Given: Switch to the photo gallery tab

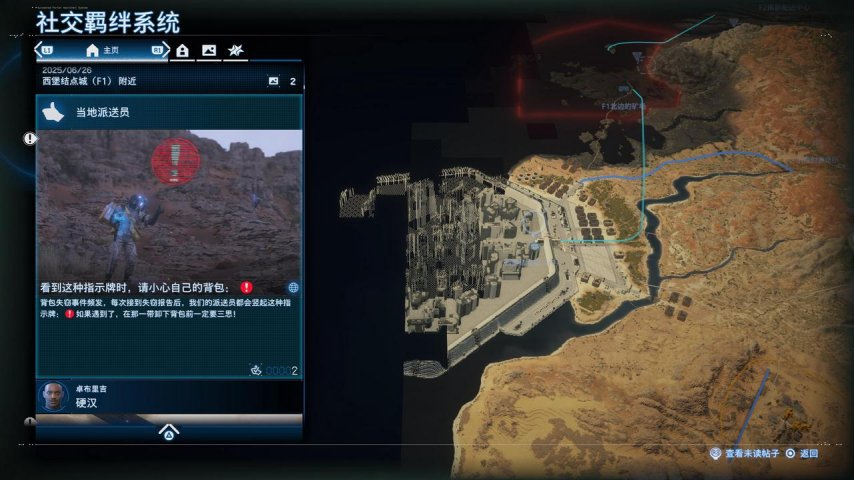Looking at the screenshot, I should (x=209, y=50).
